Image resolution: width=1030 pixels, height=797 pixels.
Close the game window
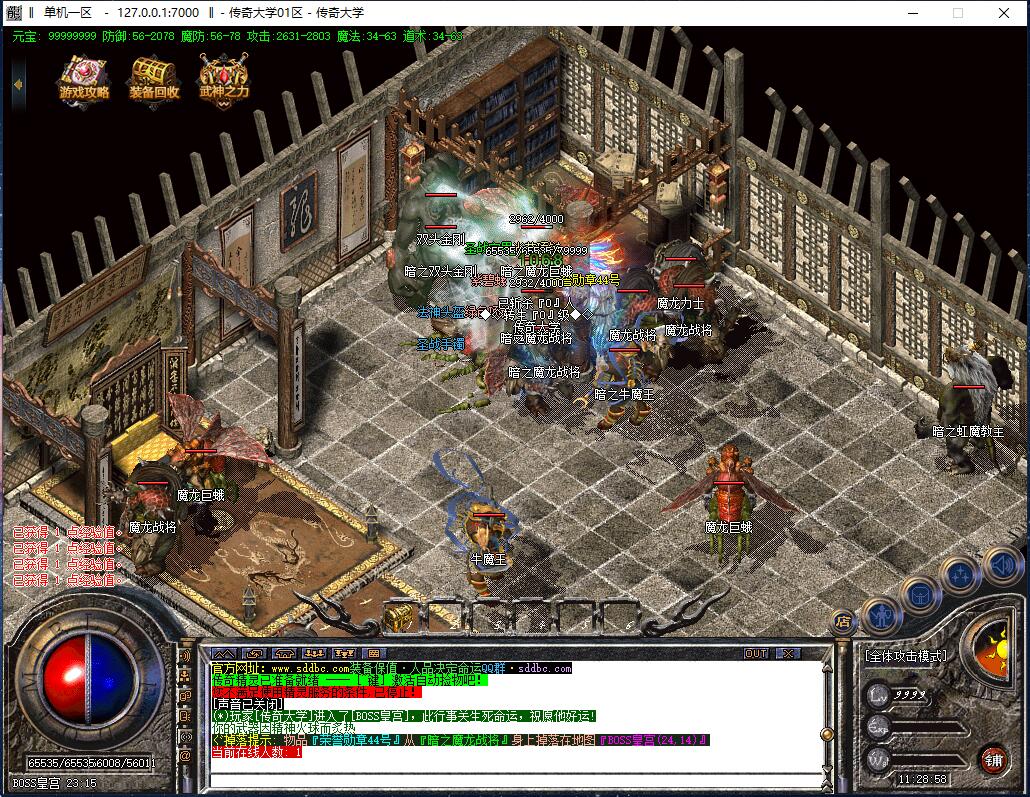click(1003, 13)
